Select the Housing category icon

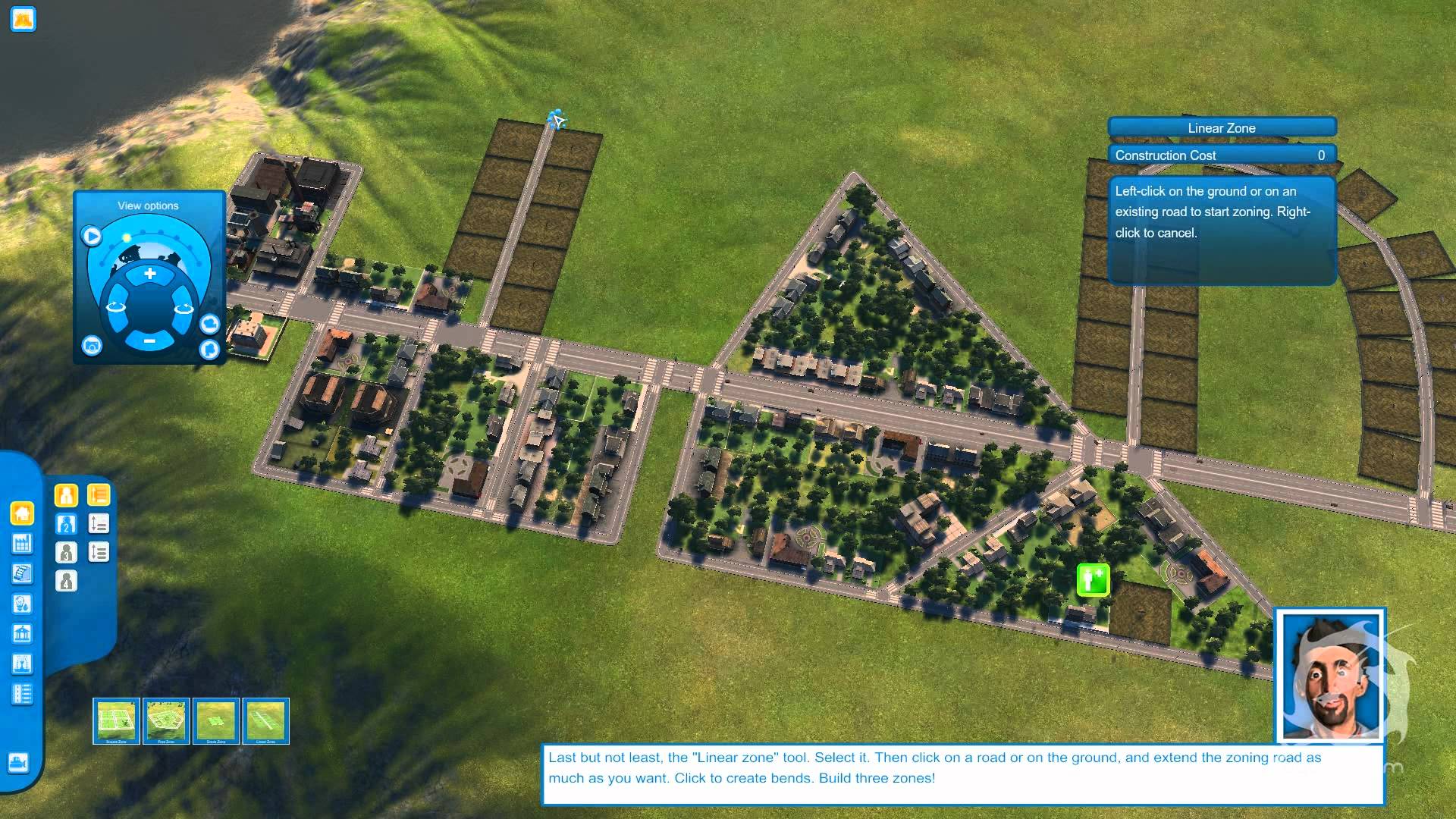(21, 513)
